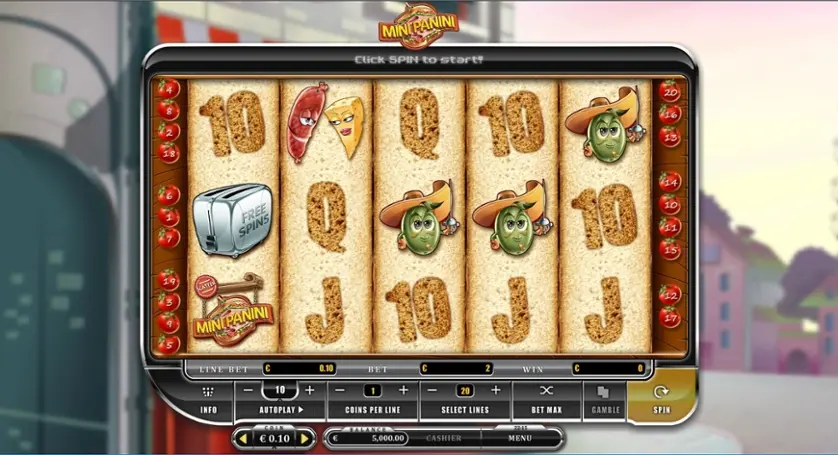Screen dimensions: 838x455
Task: Open the Menu
Action: pos(520,438)
